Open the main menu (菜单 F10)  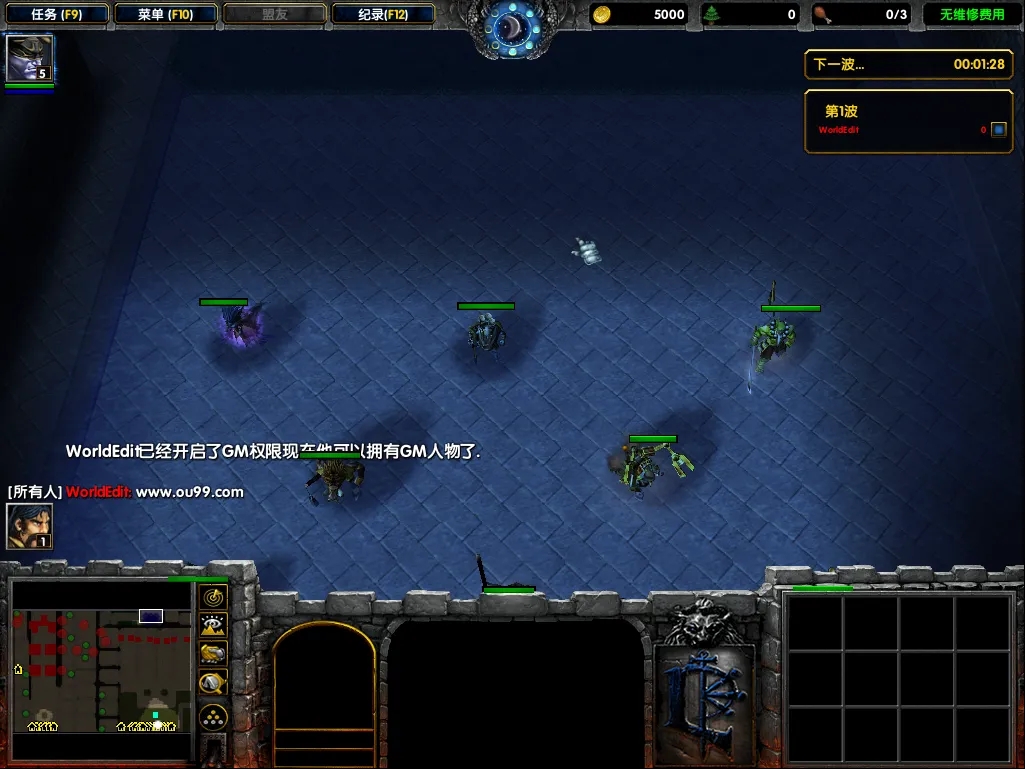165,15
